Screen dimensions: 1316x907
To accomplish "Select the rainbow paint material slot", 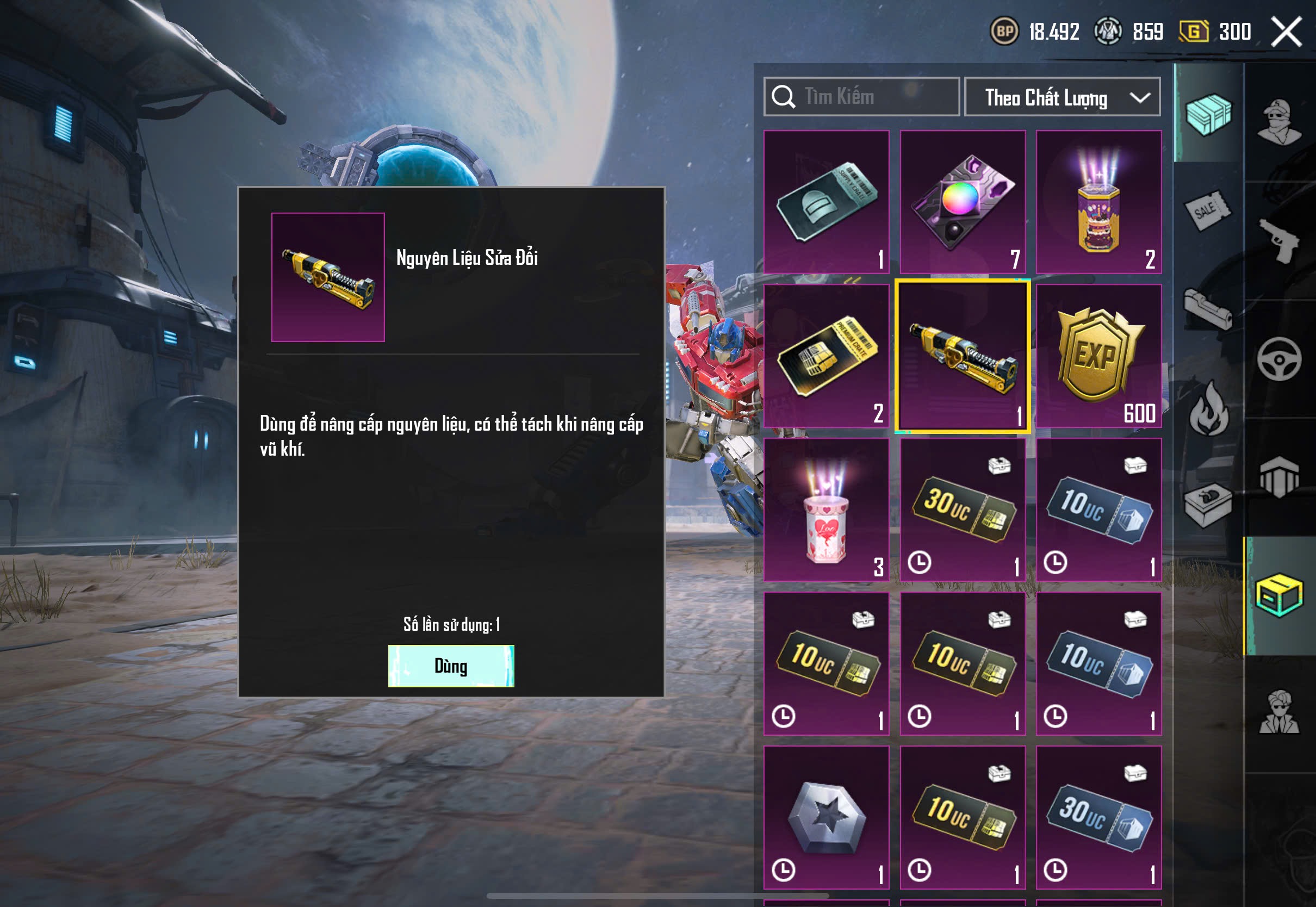I will pos(963,202).
